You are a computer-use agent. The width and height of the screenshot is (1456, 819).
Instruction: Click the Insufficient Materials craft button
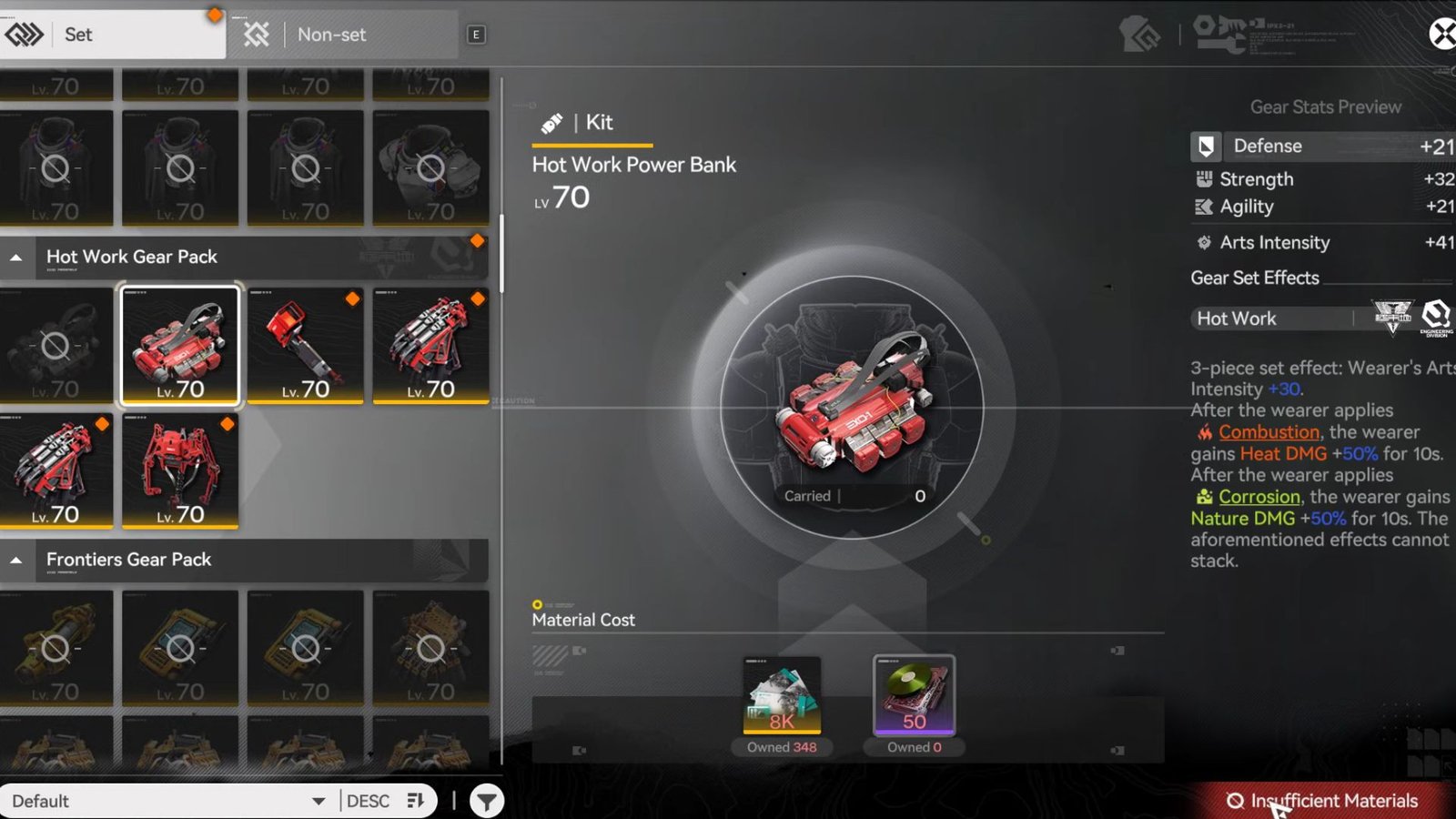[x=1324, y=801]
